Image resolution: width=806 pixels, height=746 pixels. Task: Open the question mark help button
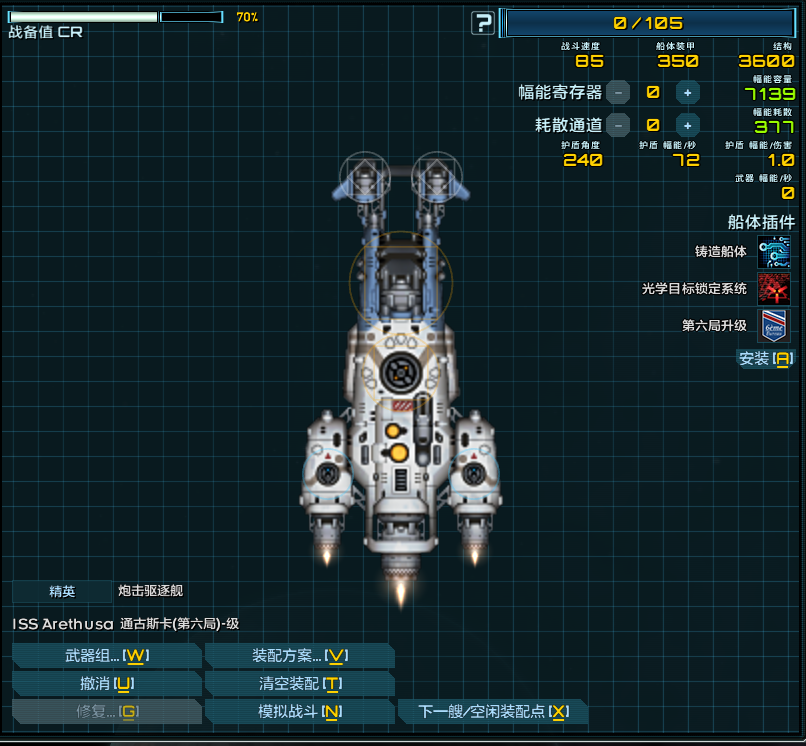coord(484,23)
